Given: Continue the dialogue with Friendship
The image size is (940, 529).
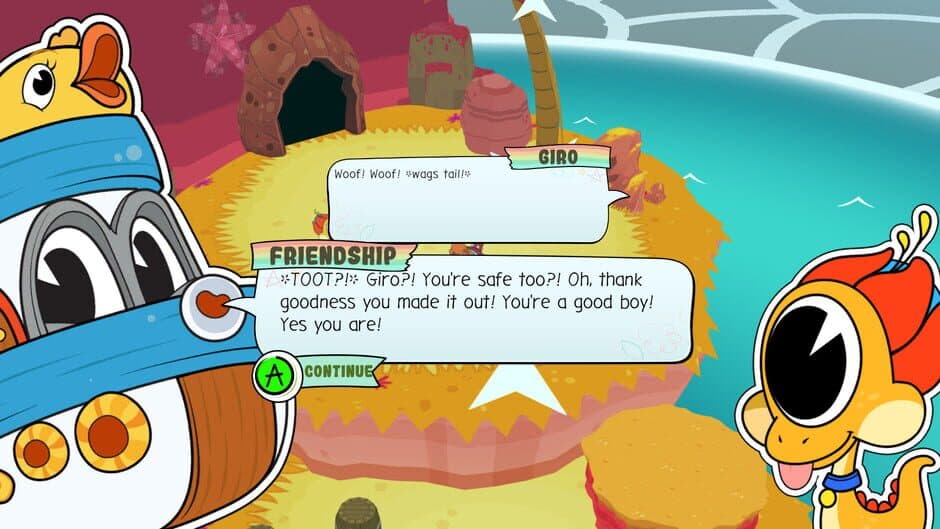Looking at the screenshot, I should [322, 373].
